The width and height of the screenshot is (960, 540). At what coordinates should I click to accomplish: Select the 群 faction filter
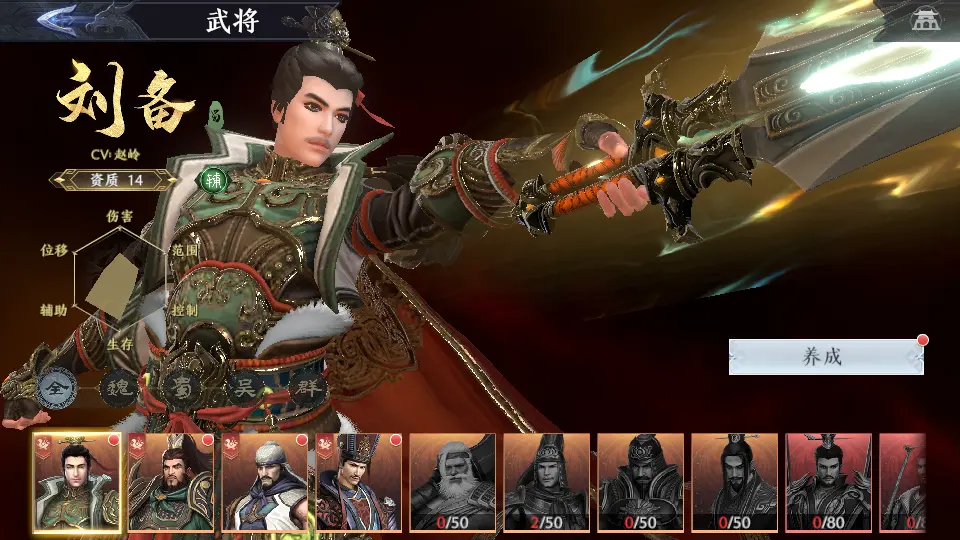(305, 388)
